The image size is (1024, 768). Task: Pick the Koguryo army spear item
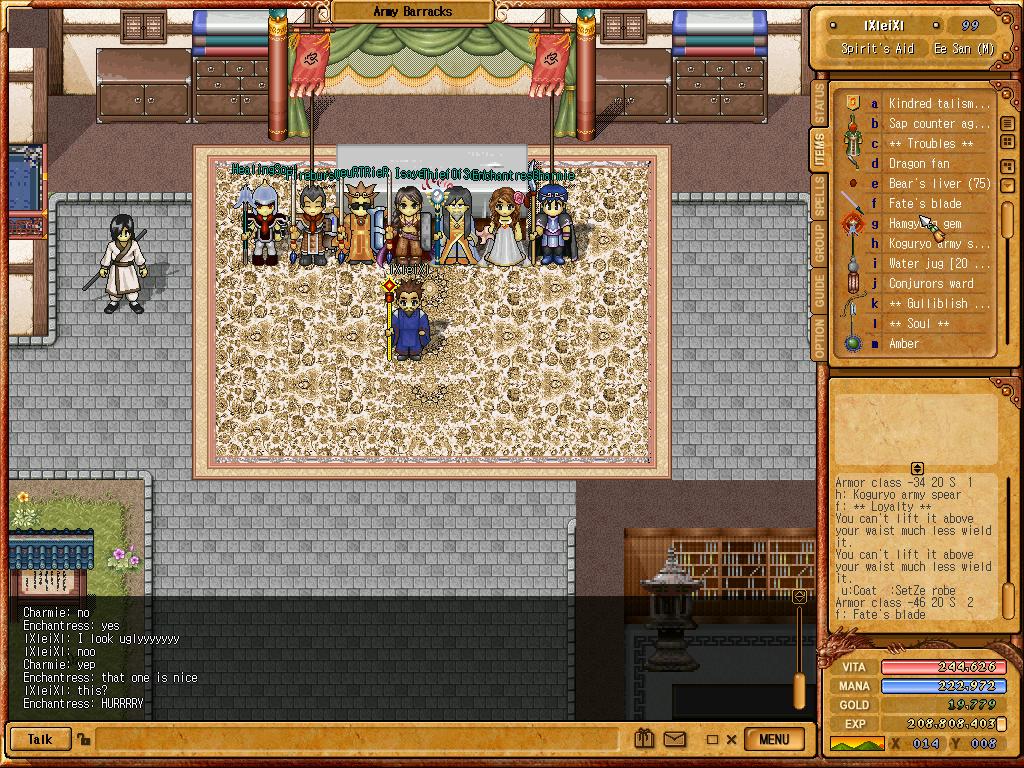(938, 243)
